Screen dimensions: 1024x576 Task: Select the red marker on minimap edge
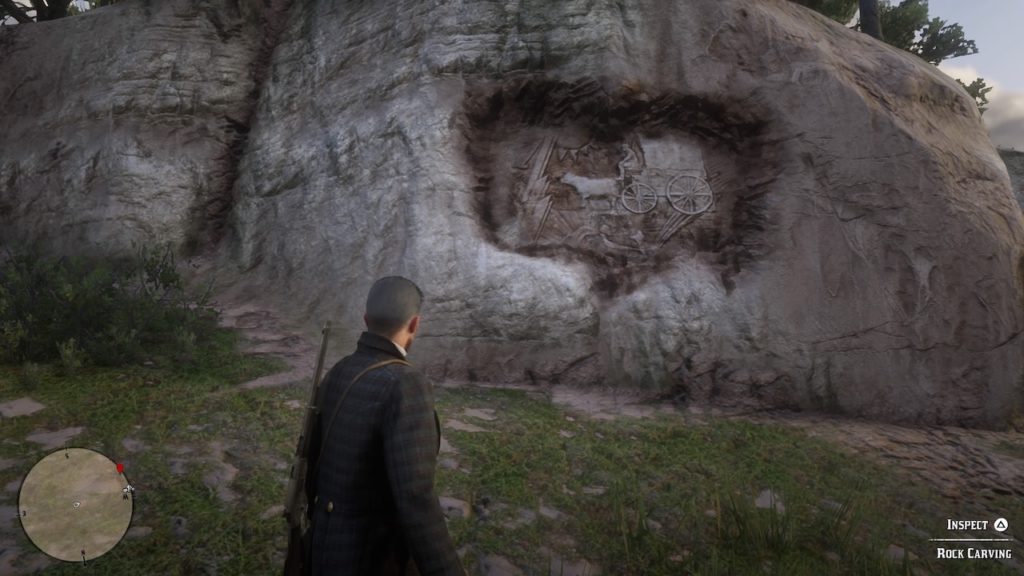point(121,467)
